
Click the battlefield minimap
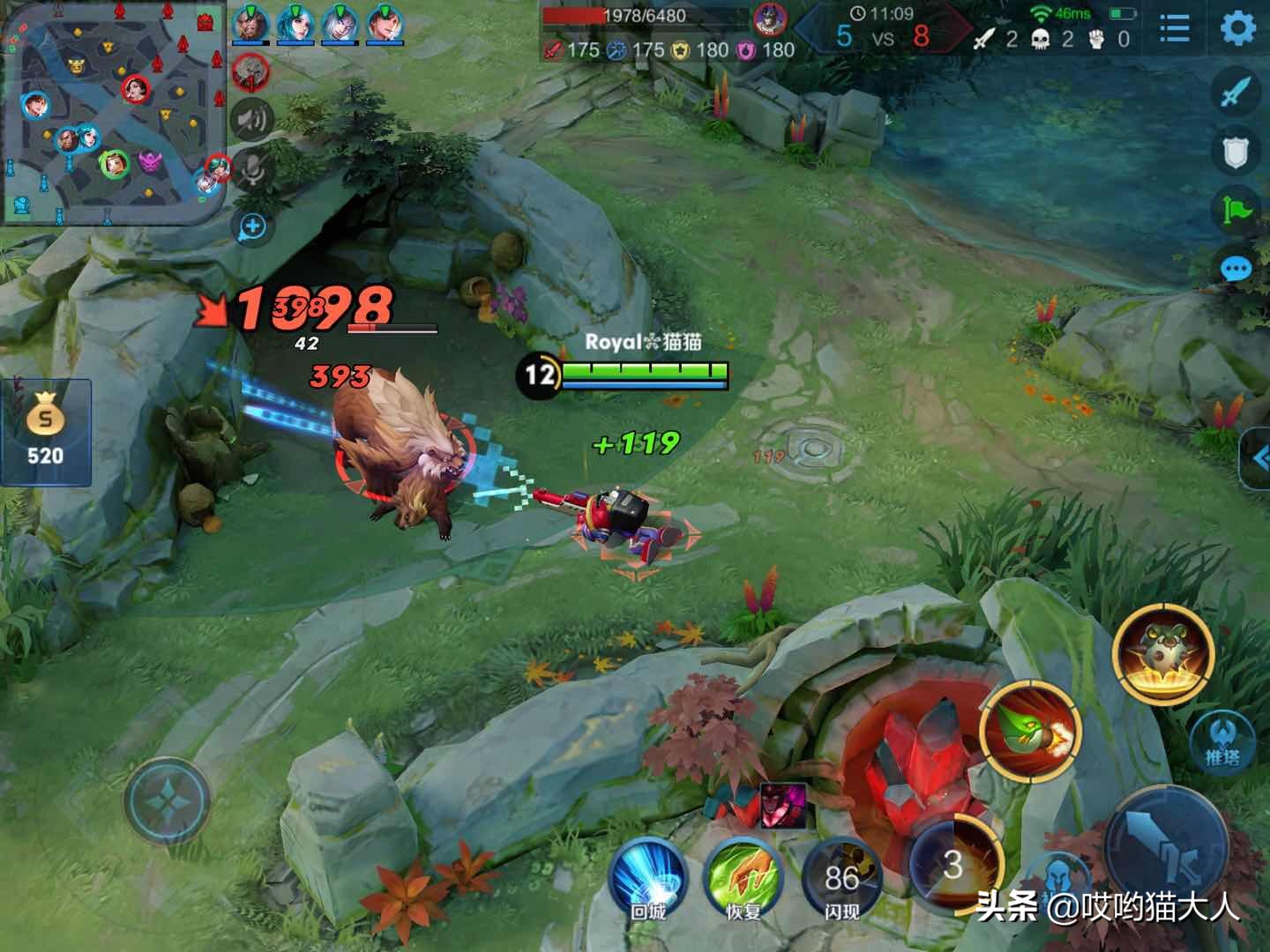[x=113, y=115]
